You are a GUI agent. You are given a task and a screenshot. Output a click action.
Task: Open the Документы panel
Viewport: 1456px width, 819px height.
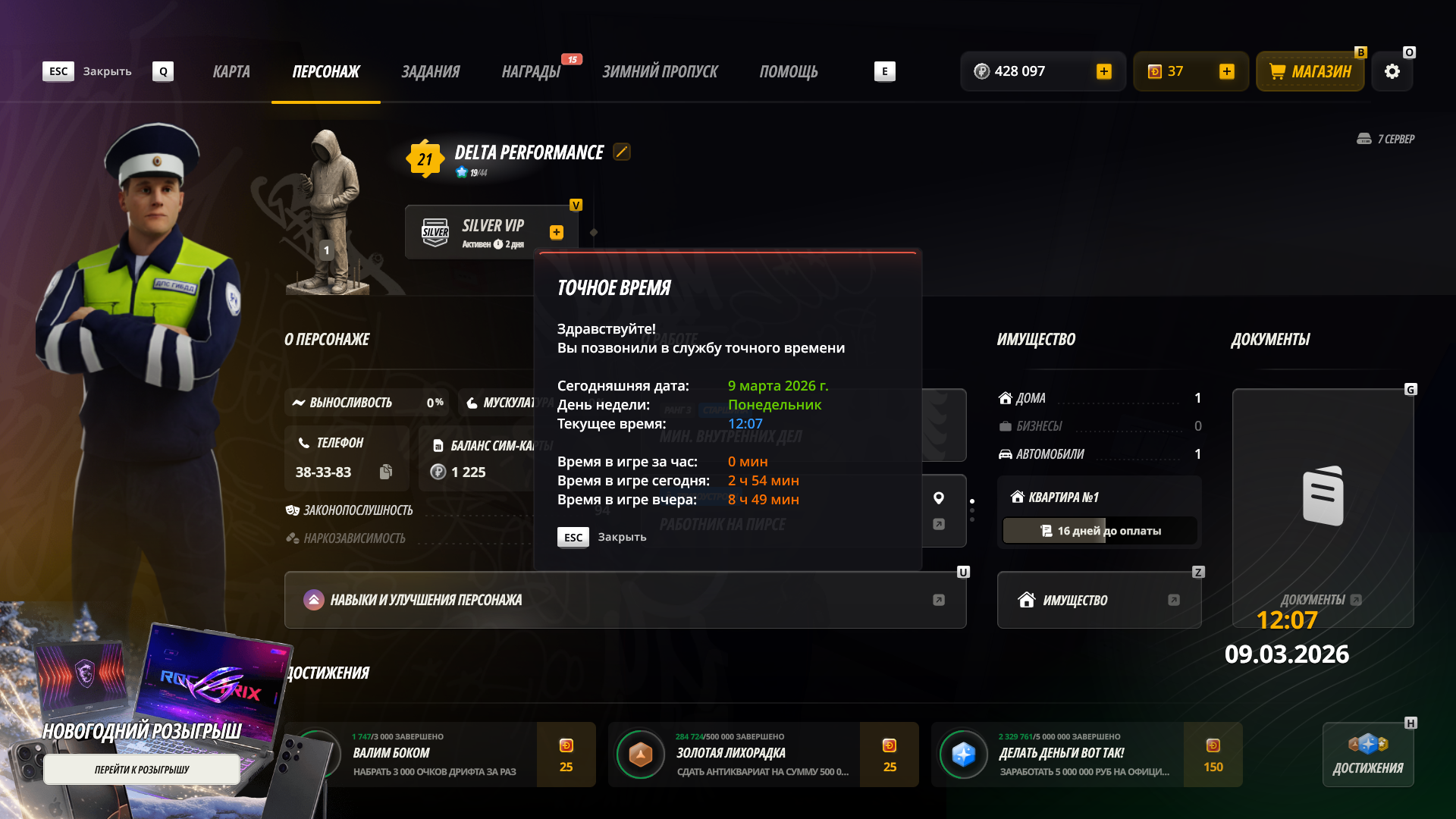[x=1323, y=508]
